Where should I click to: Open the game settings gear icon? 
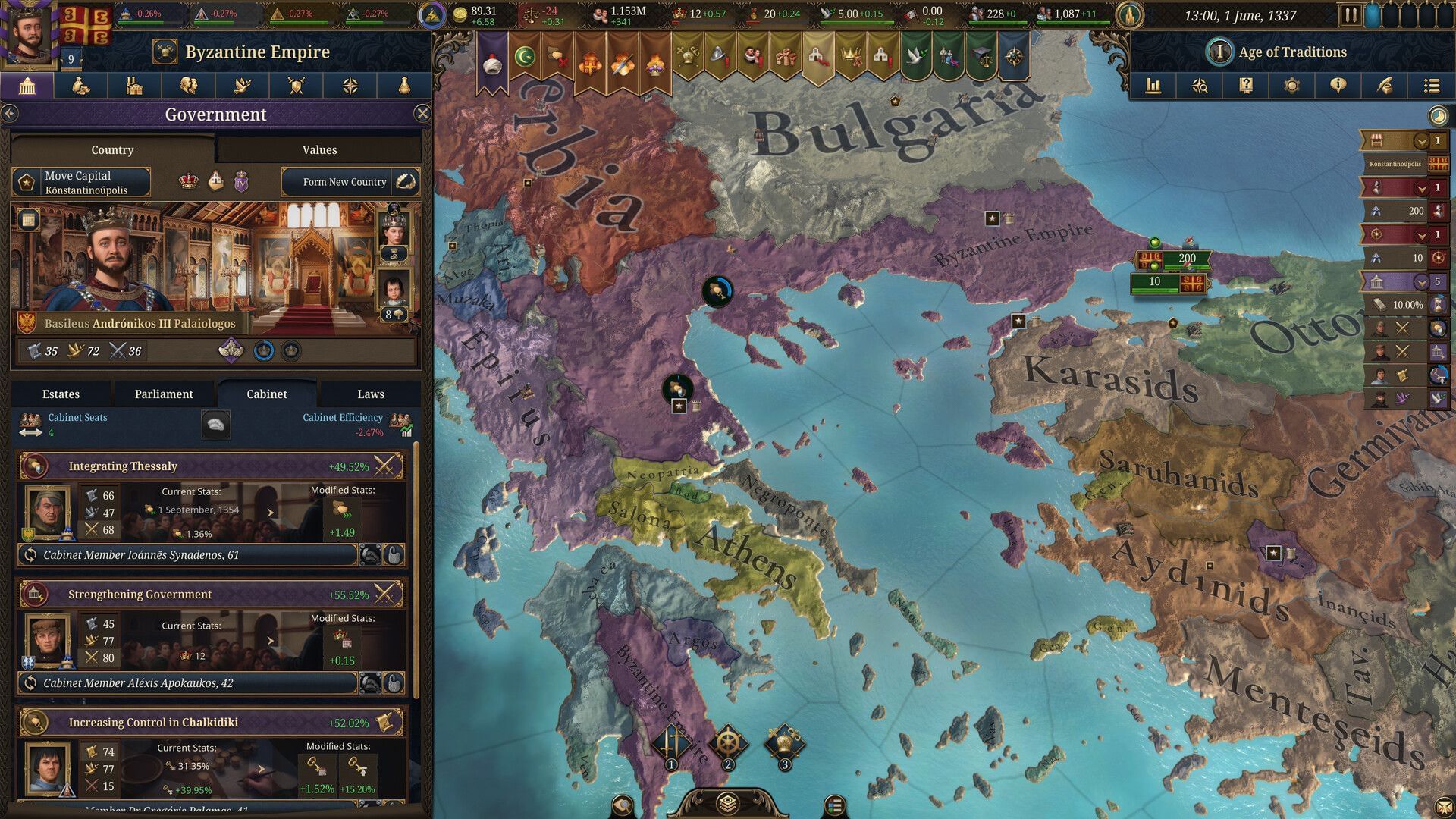pyautogui.click(x=1292, y=85)
